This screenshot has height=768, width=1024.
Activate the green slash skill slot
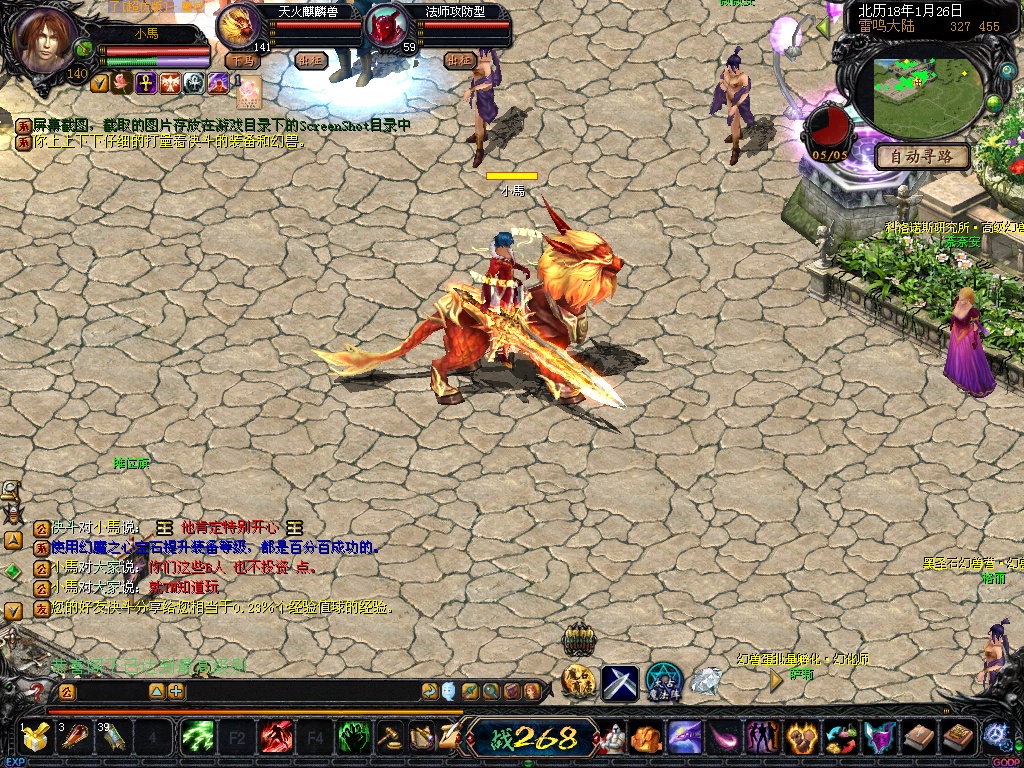197,738
